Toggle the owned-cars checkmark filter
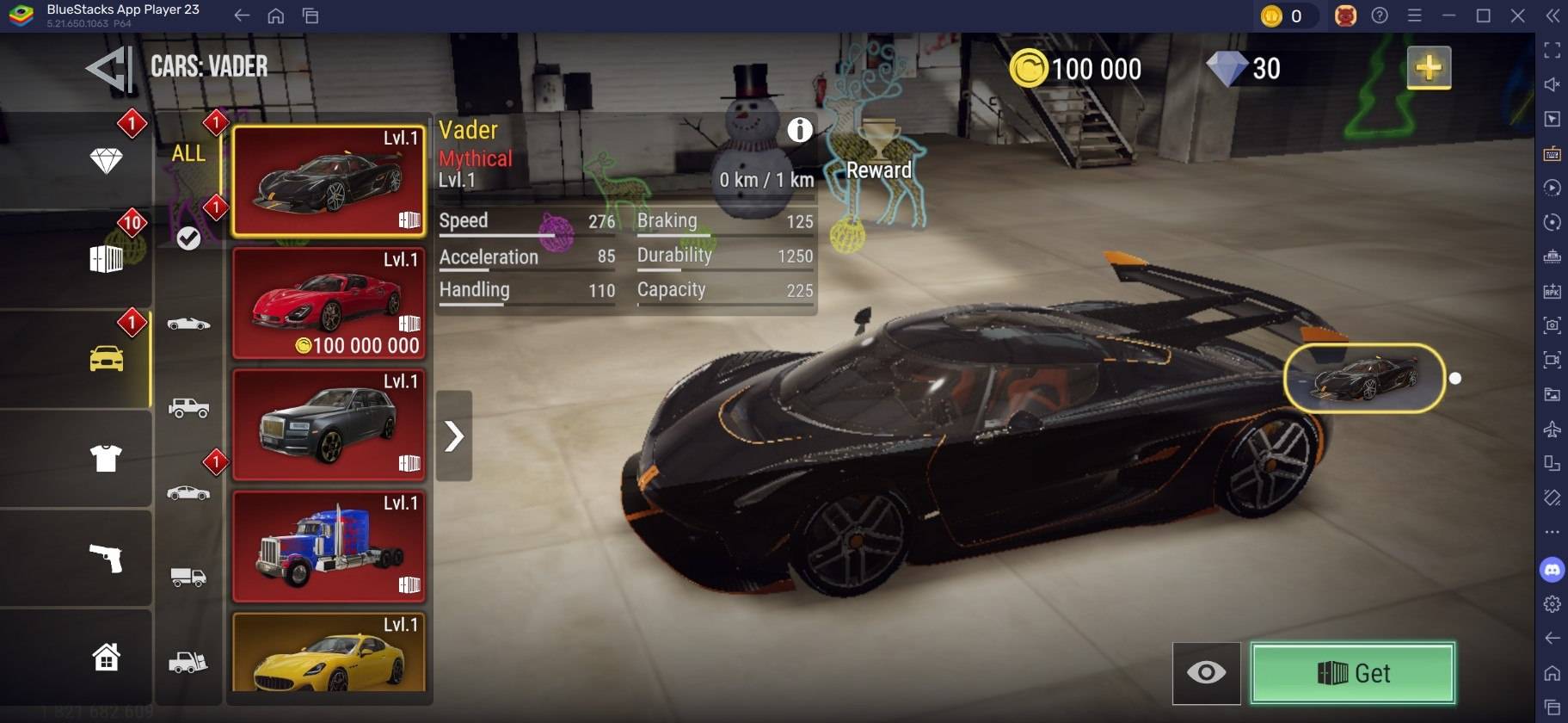1568x723 pixels. pyautogui.click(x=190, y=238)
